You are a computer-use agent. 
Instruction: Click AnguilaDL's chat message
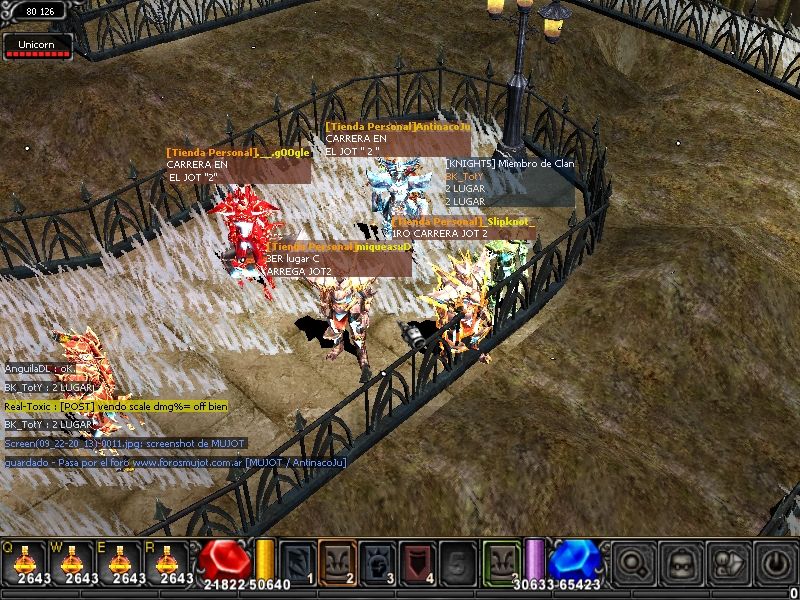click(x=40, y=369)
